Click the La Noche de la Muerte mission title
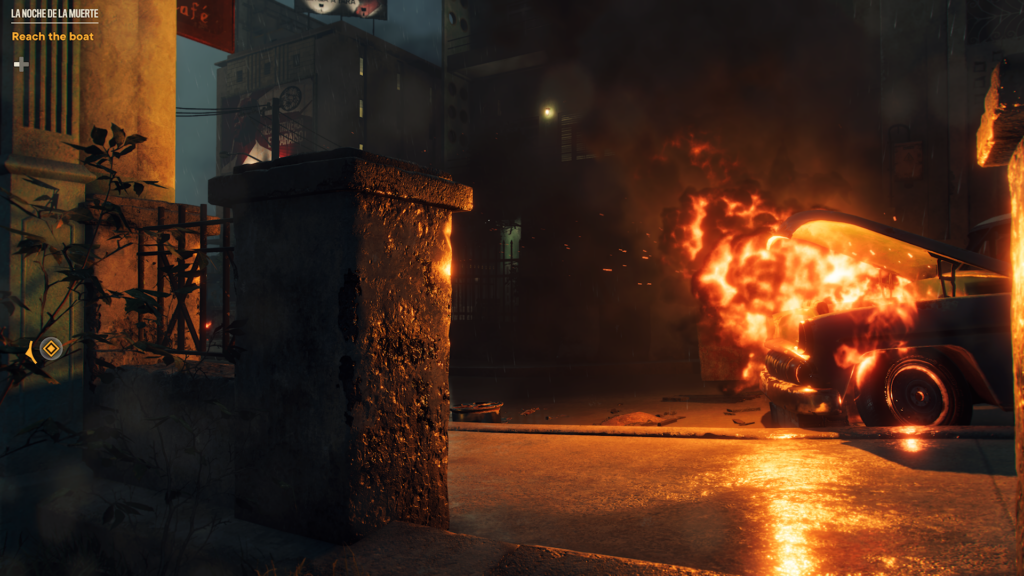Screen dimensions: 1024x576 [54, 15]
